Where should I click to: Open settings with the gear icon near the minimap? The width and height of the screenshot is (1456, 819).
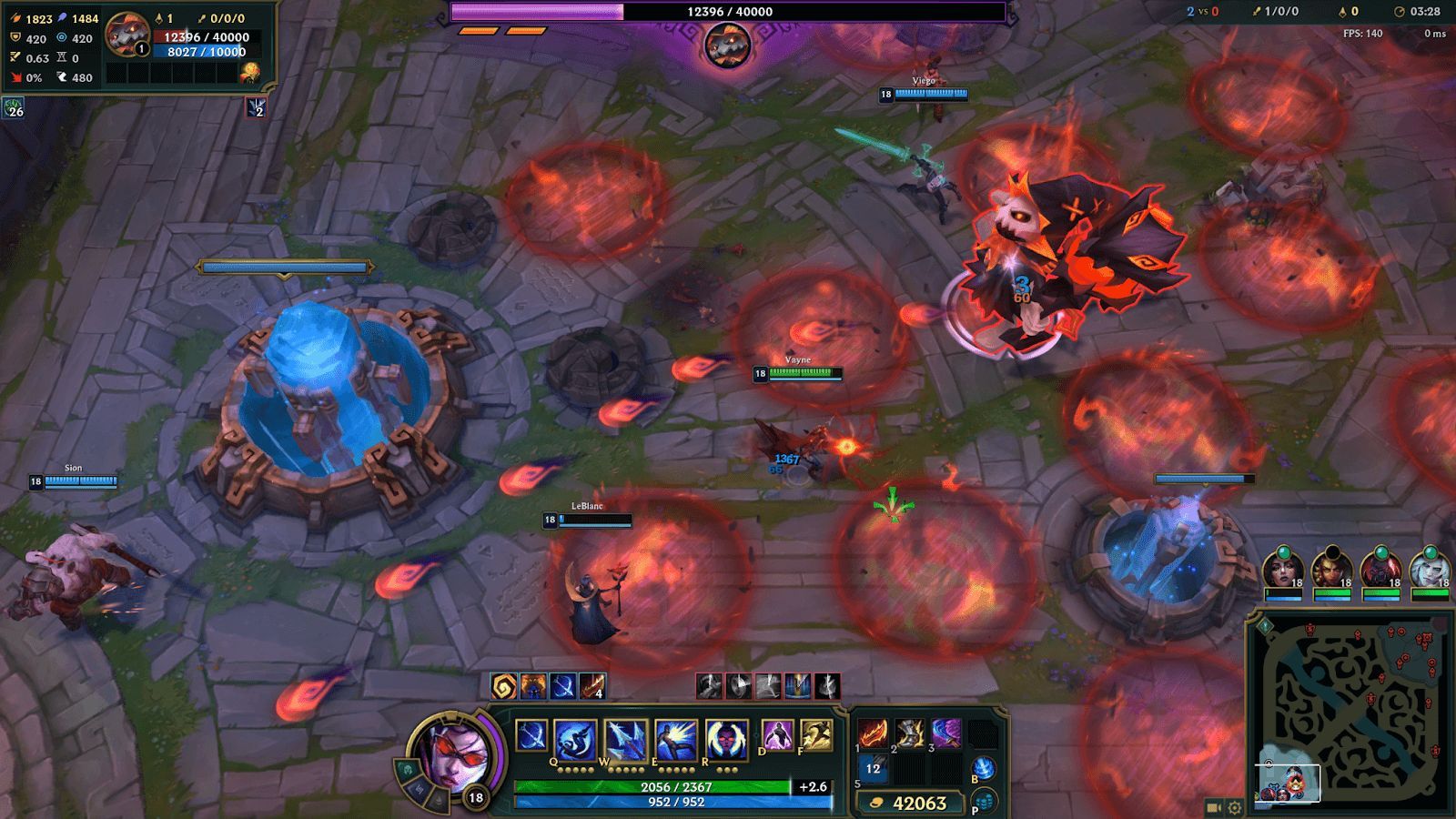(x=1235, y=806)
